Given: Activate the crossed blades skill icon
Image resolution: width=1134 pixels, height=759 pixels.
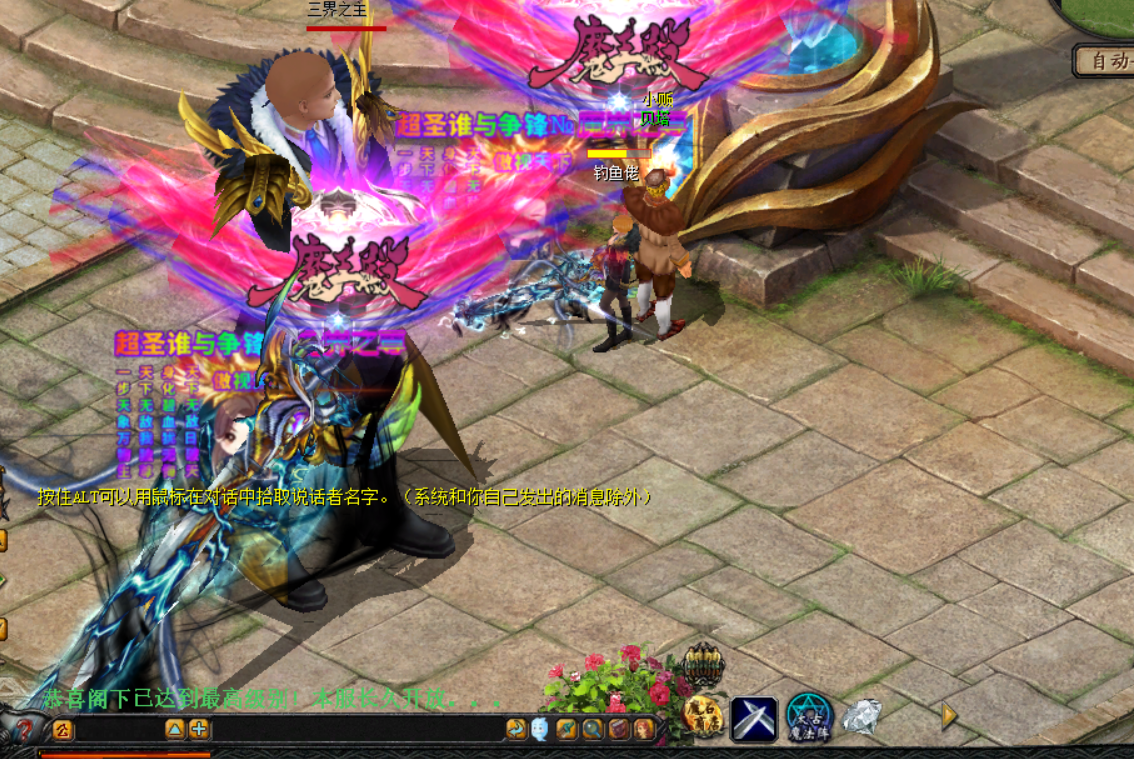Looking at the screenshot, I should point(755,716).
